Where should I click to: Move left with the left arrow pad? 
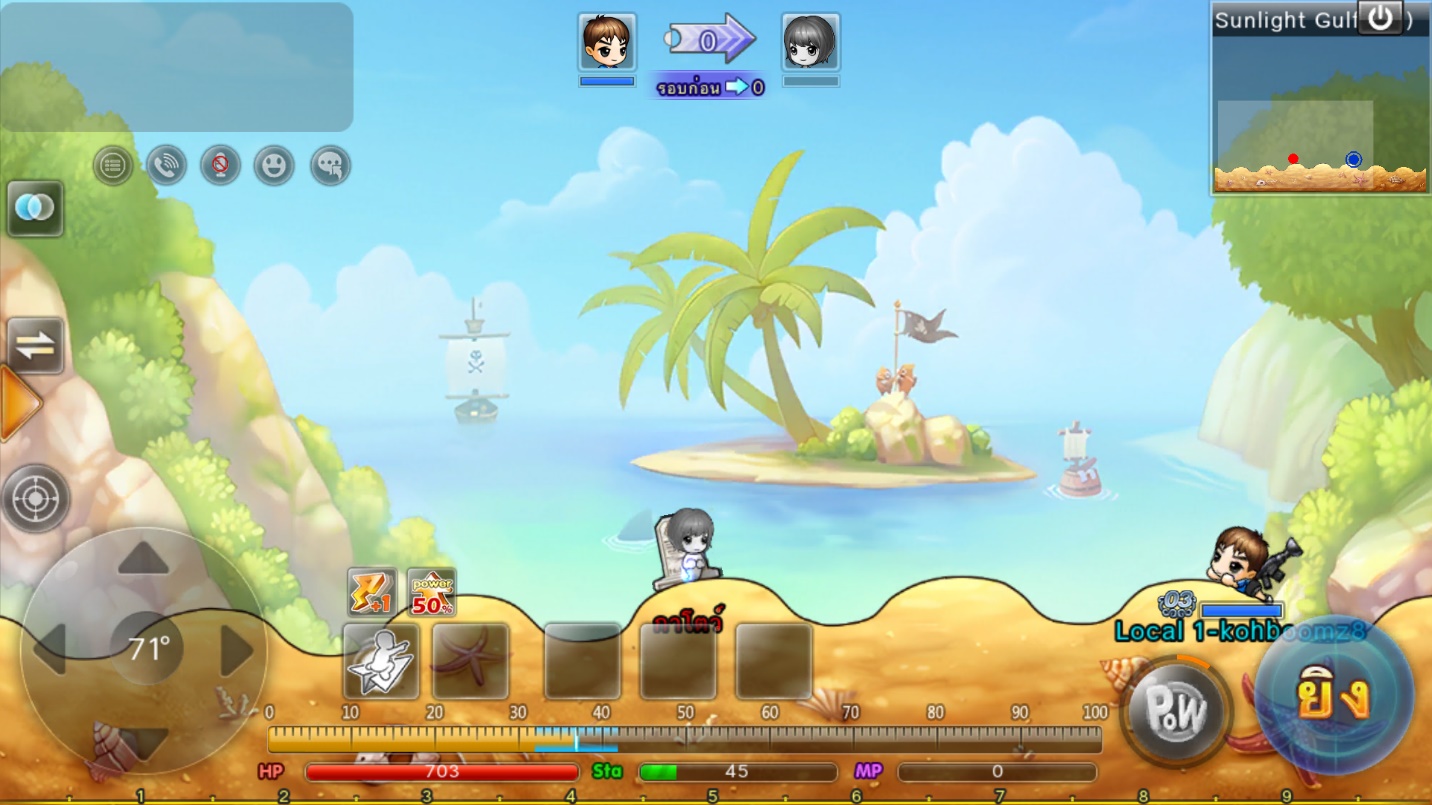tap(50, 651)
